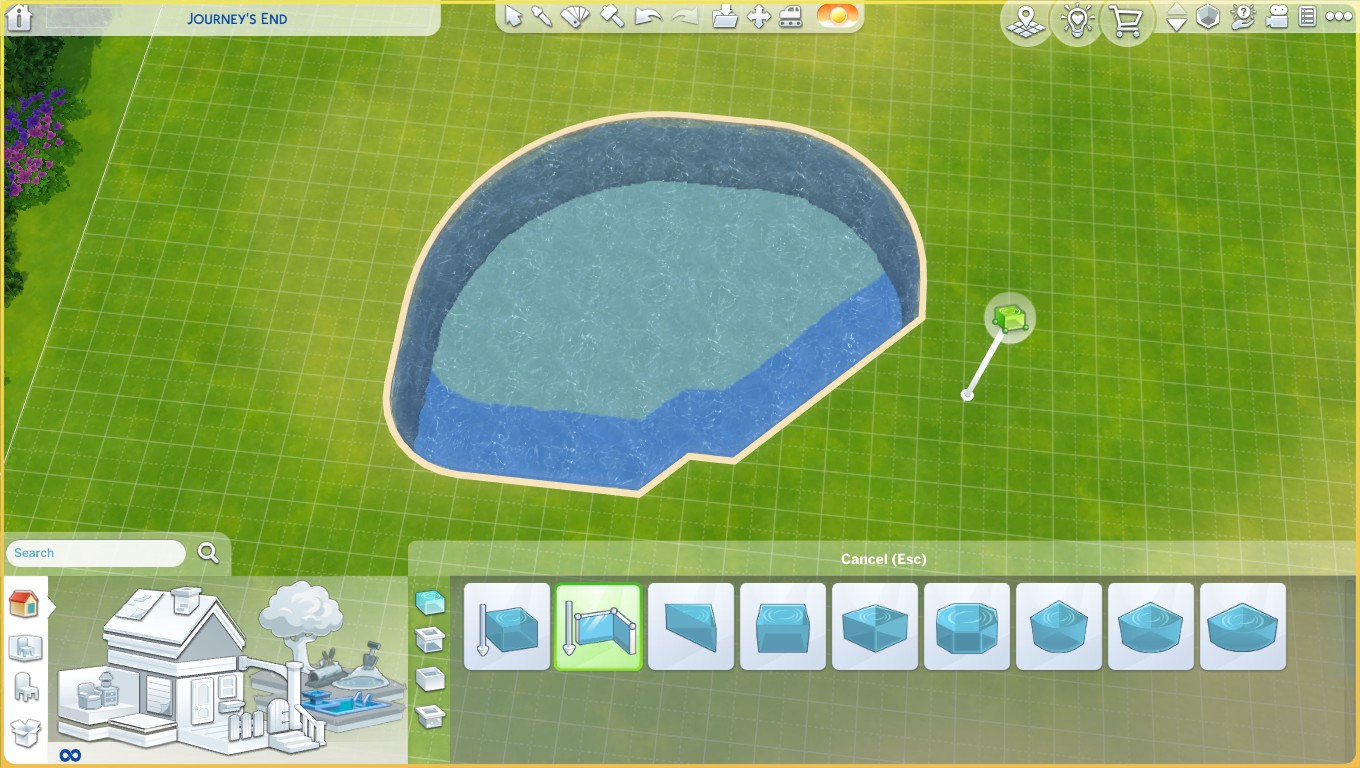Viewport: 1360px width, 768px height.
Task: Pick the octagonal pool shape
Action: 967,627
